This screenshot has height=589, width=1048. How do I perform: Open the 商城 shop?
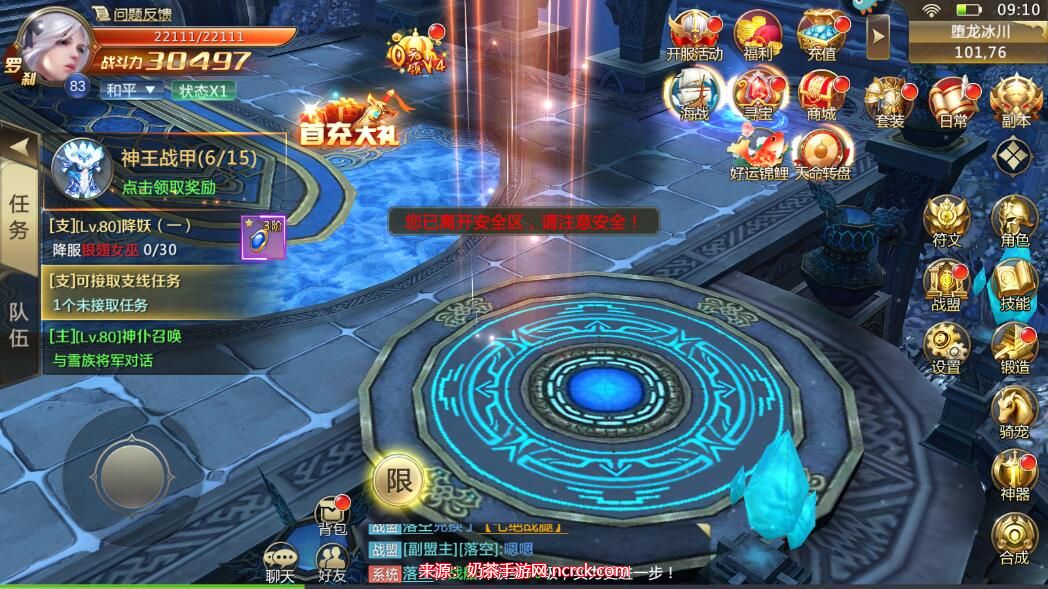click(x=820, y=94)
